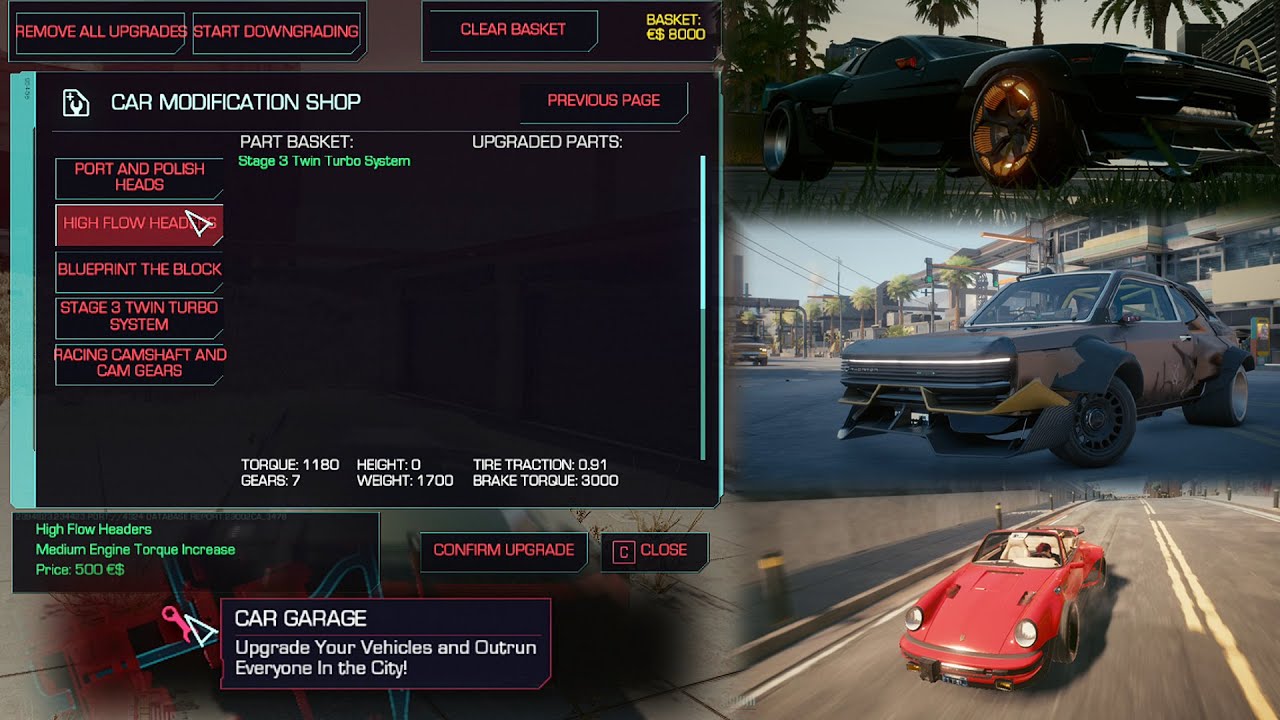Screen dimensions: 1280x720
Task: Click Start Downgrading
Action: (x=277, y=31)
